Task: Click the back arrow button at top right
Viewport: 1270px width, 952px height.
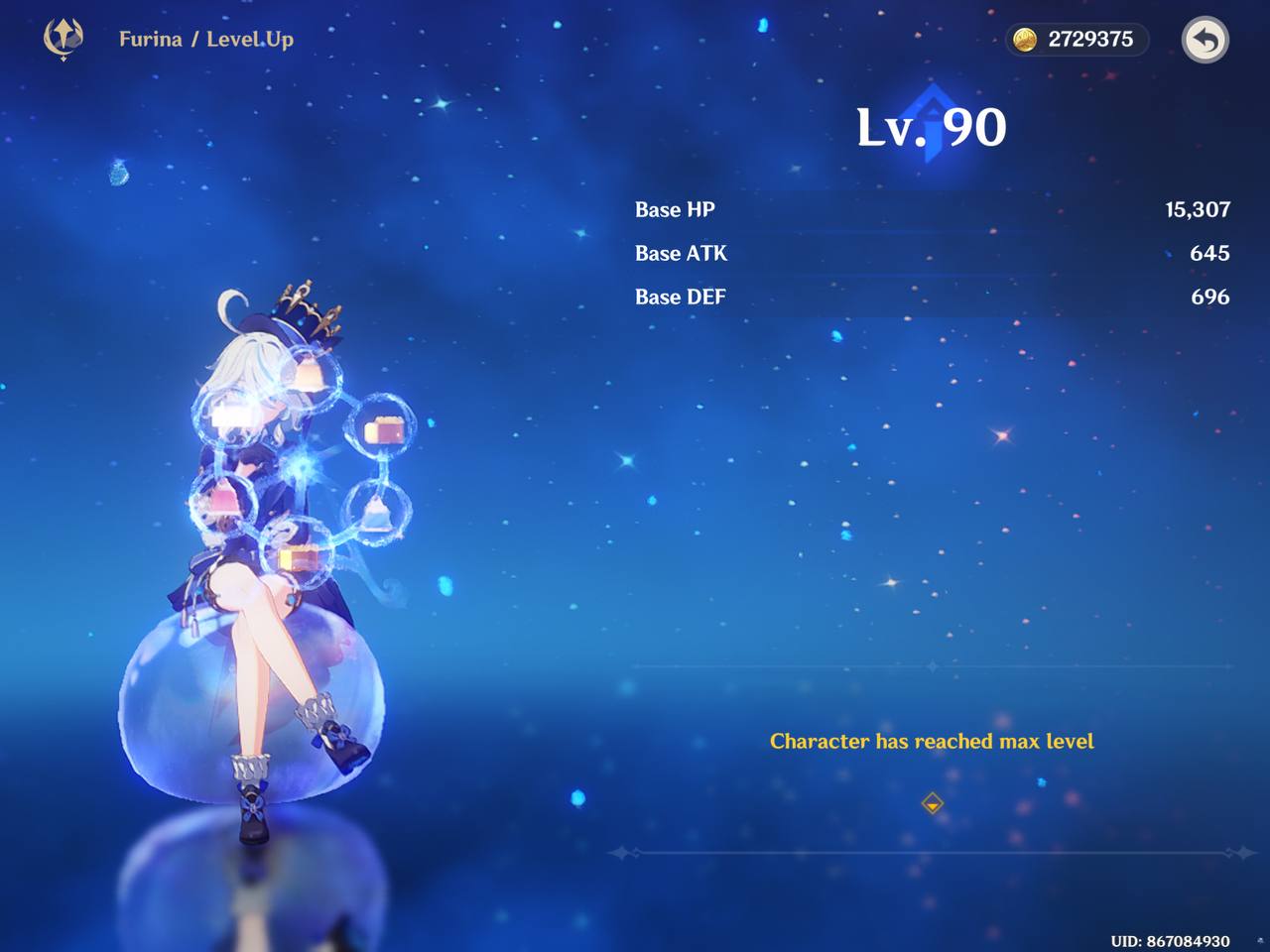Action: [x=1205, y=40]
